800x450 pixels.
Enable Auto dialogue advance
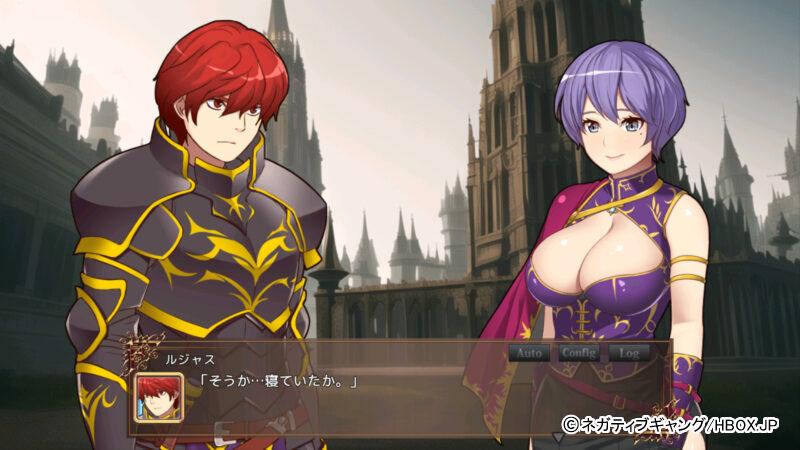pyautogui.click(x=529, y=353)
